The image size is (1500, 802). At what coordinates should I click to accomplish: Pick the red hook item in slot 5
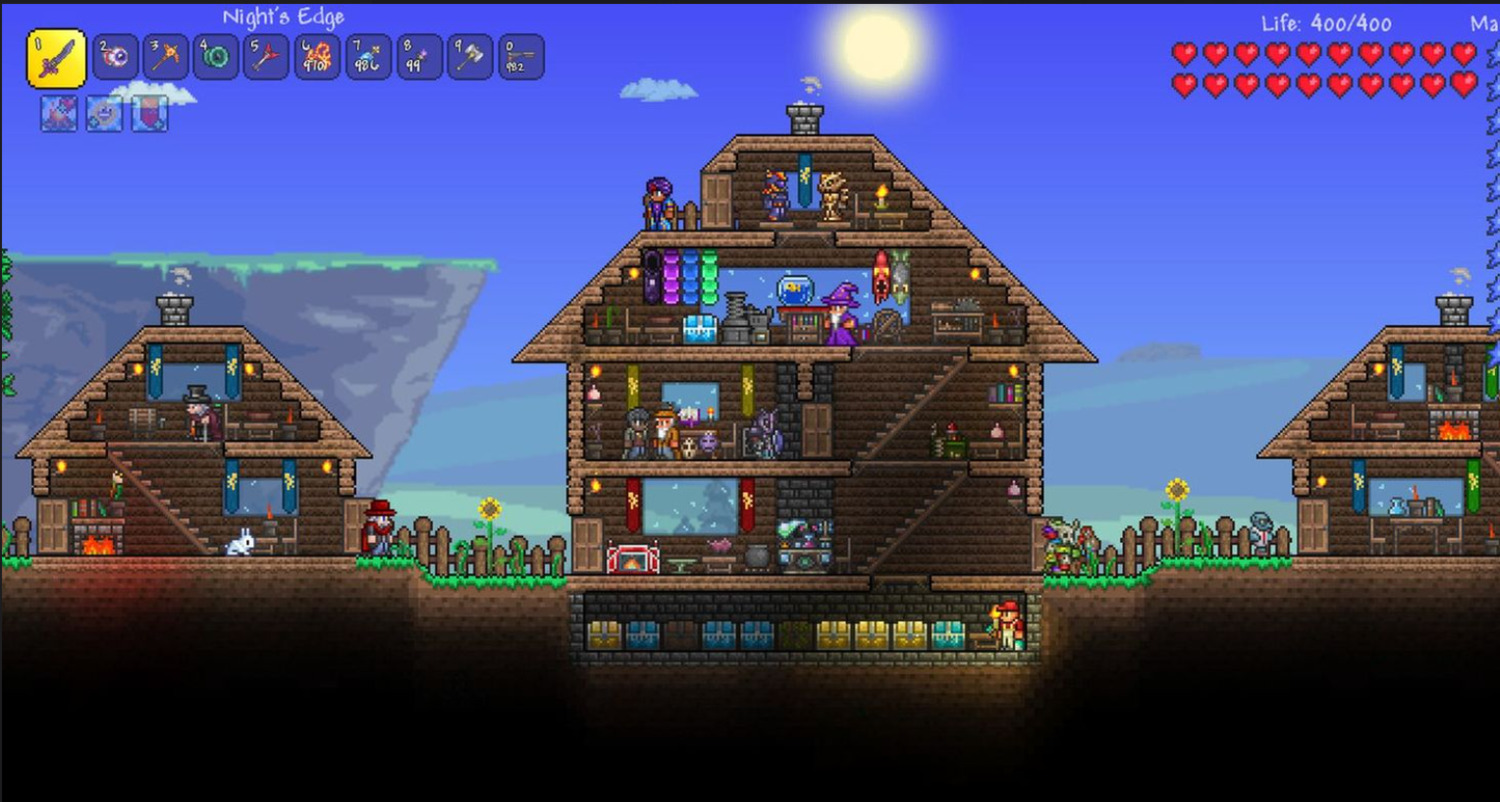click(x=268, y=58)
